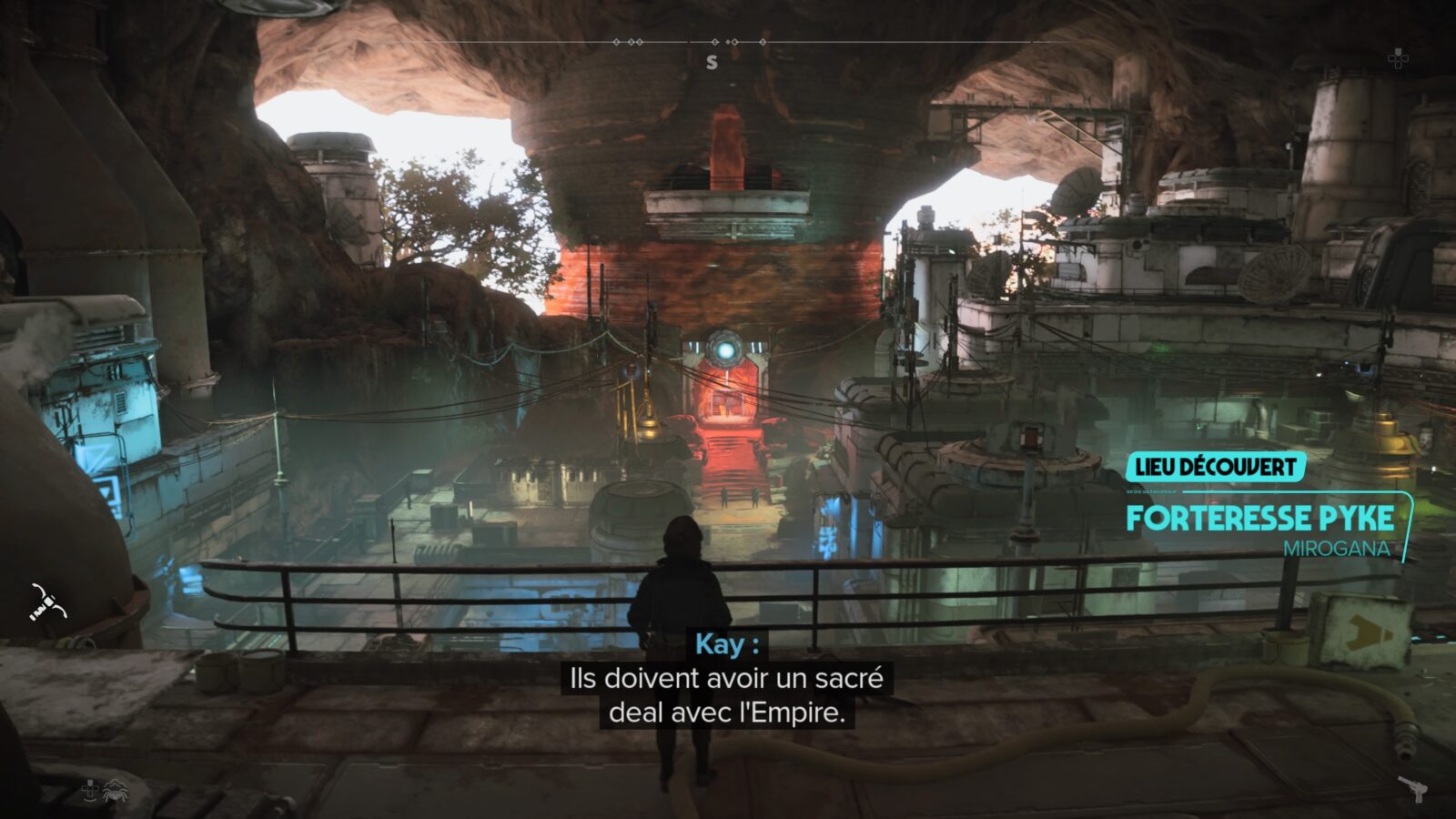This screenshot has height=819, width=1456.
Task: Select the red fortress gate entrance
Action: (726, 403)
